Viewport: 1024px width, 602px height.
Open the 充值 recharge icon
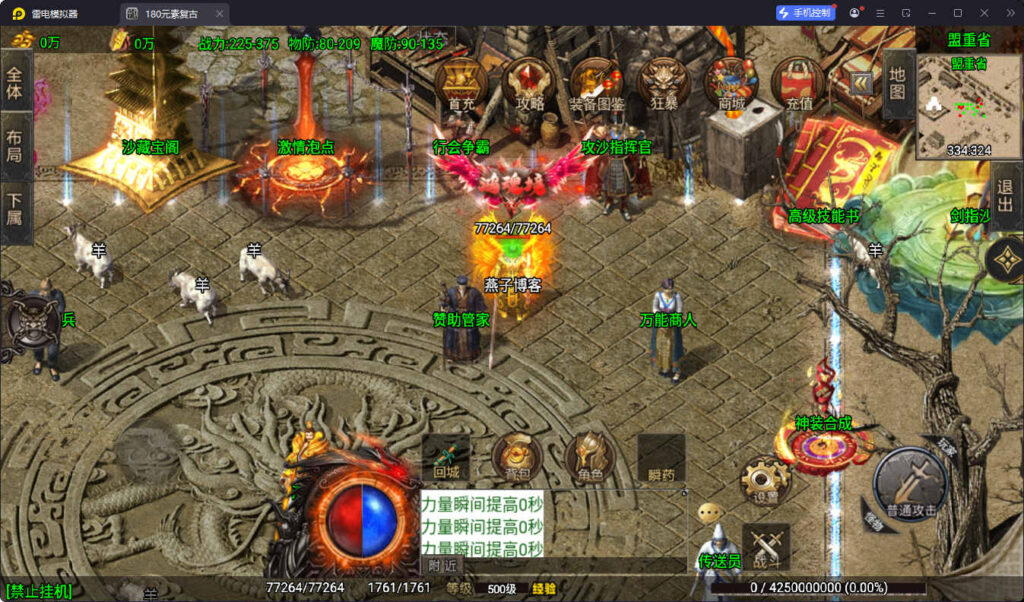click(x=798, y=82)
